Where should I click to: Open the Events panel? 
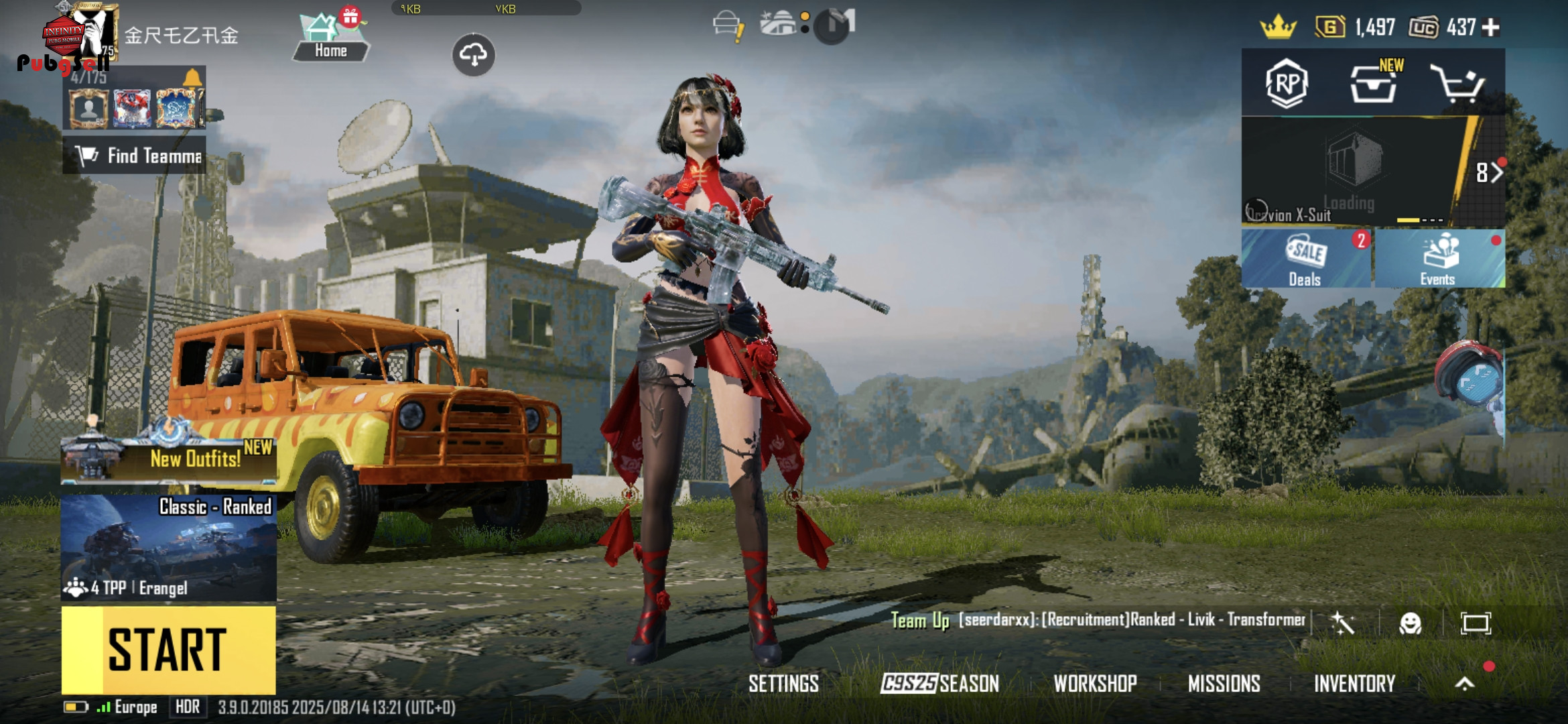(1438, 259)
